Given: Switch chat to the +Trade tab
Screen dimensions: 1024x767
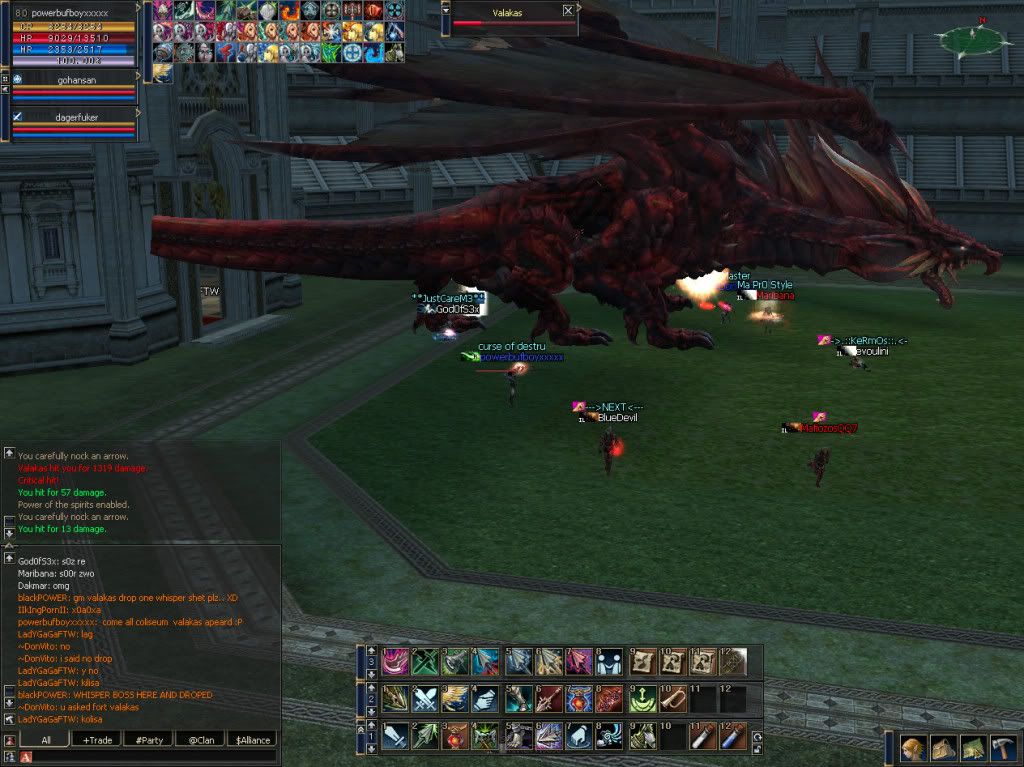Looking at the screenshot, I should tap(98, 740).
